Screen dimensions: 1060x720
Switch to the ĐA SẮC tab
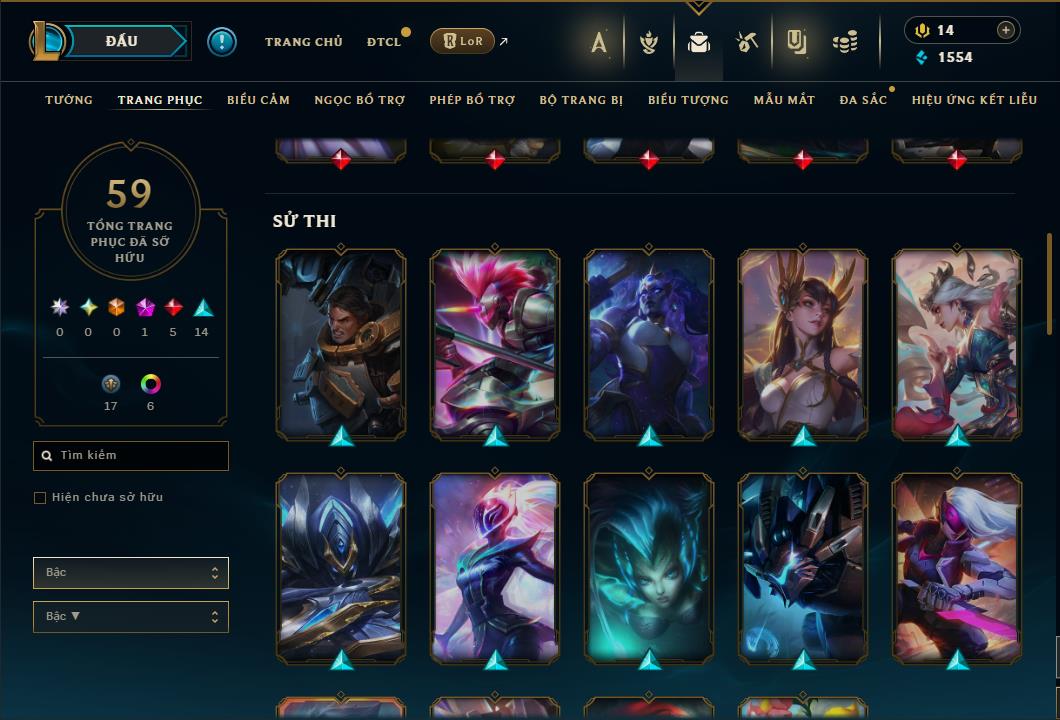pyautogui.click(x=863, y=100)
